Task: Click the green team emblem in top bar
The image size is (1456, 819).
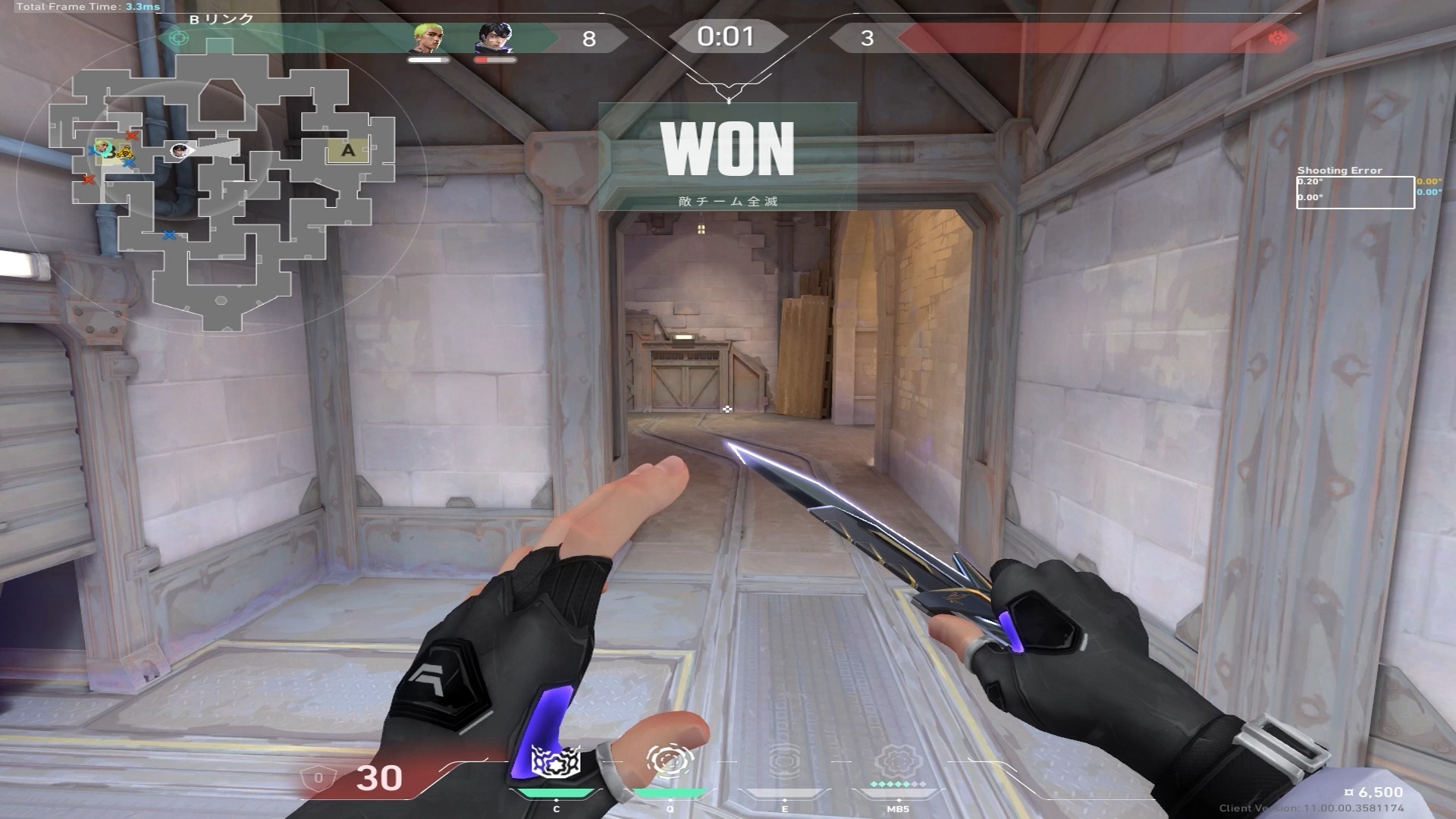Action: (179, 37)
